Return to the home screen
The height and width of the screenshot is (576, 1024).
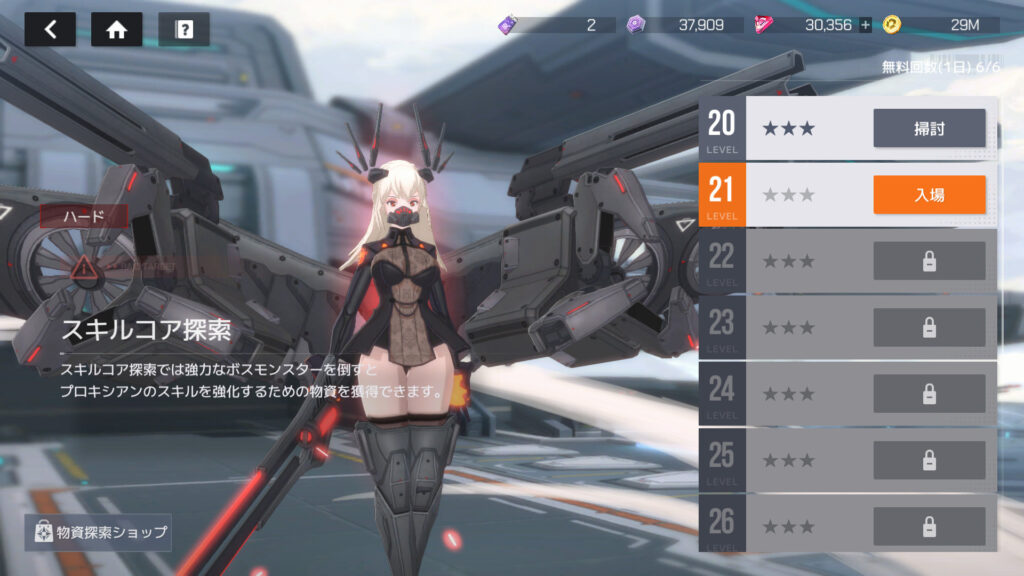116,29
